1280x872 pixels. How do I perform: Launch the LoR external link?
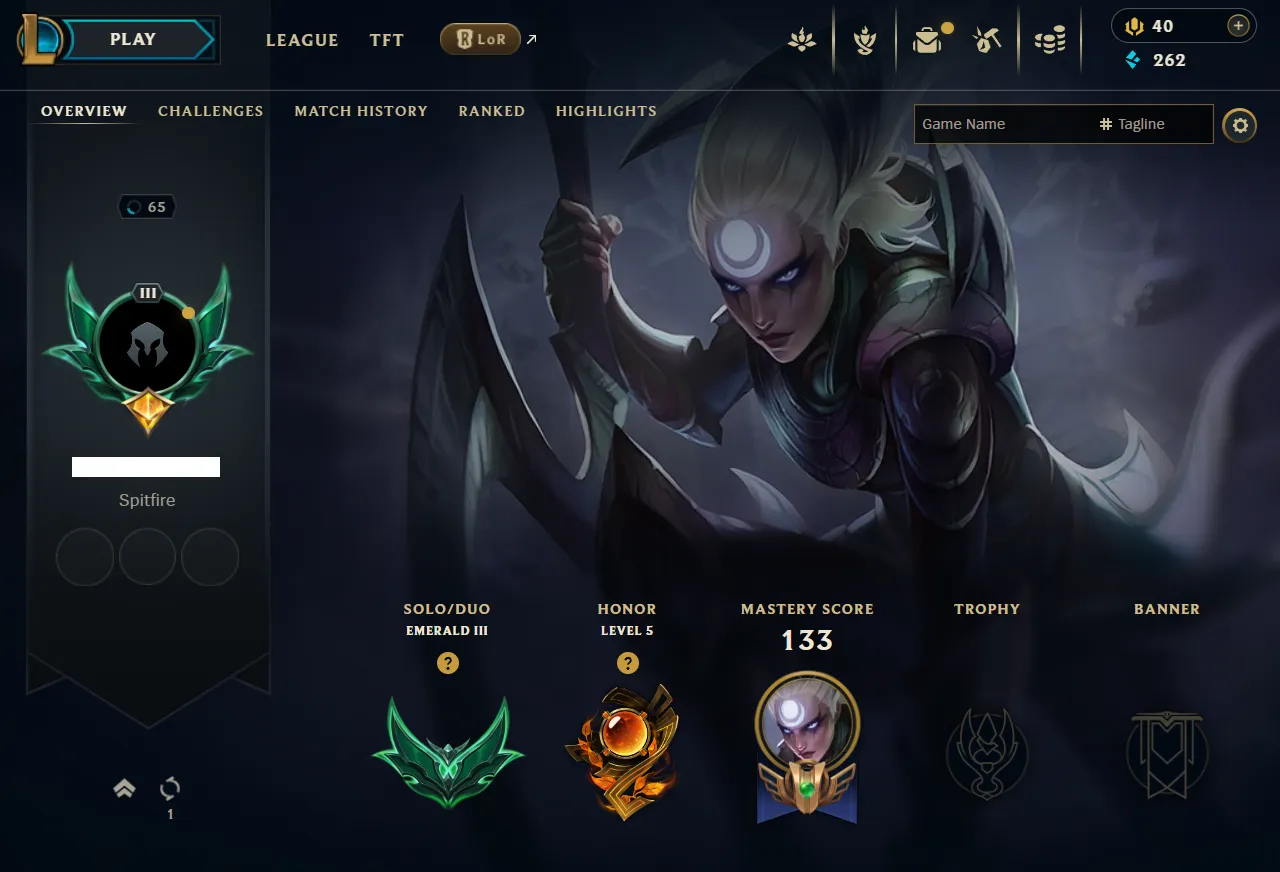481,40
